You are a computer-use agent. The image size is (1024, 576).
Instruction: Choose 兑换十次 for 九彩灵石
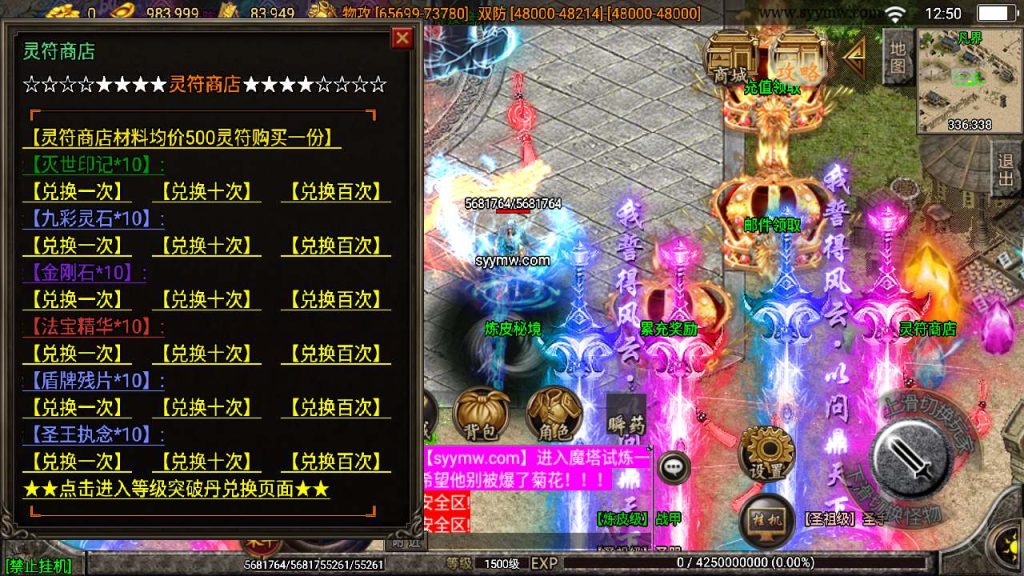click(206, 245)
